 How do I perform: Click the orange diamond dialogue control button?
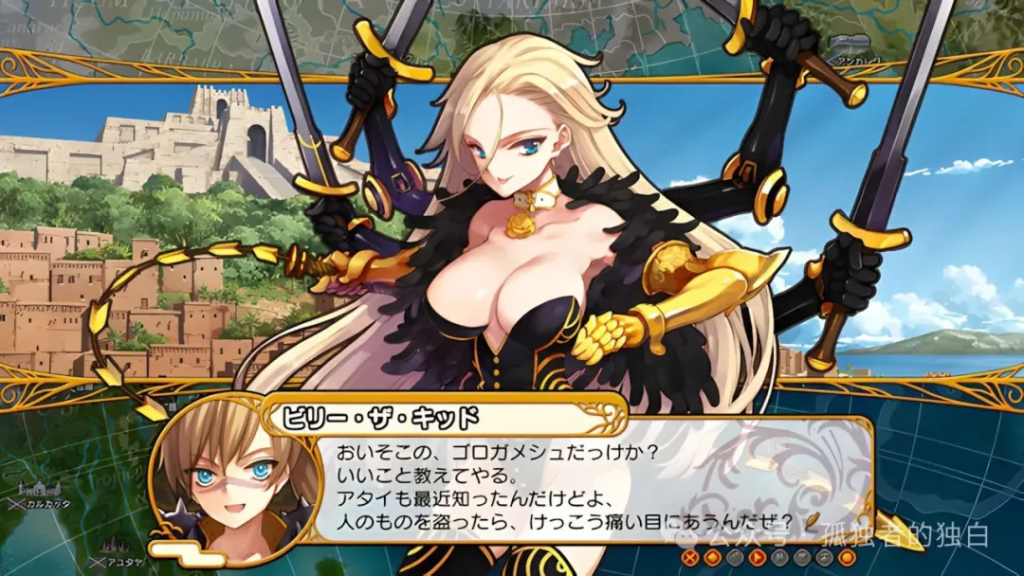pyautogui.click(x=713, y=557)
